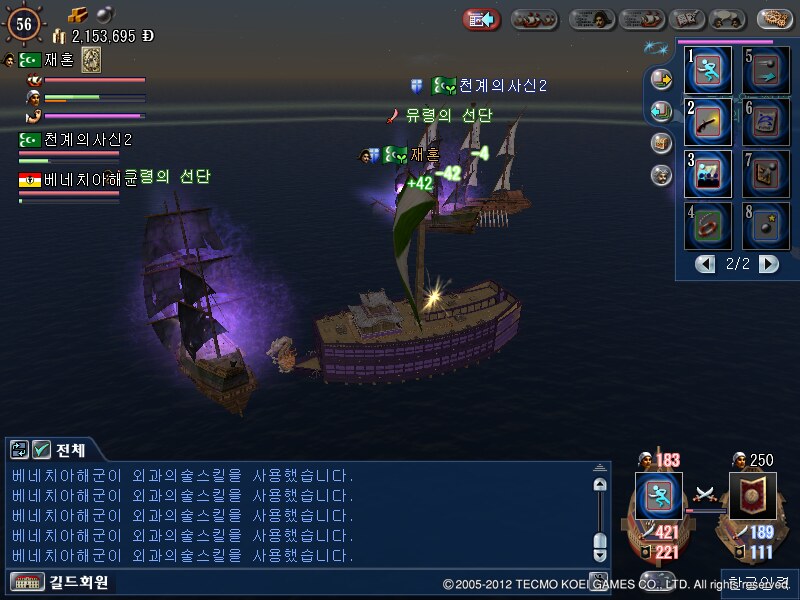Open the speech bubbles chat menu
This screenshot has width=800, height=600.
tap(734, 19)
